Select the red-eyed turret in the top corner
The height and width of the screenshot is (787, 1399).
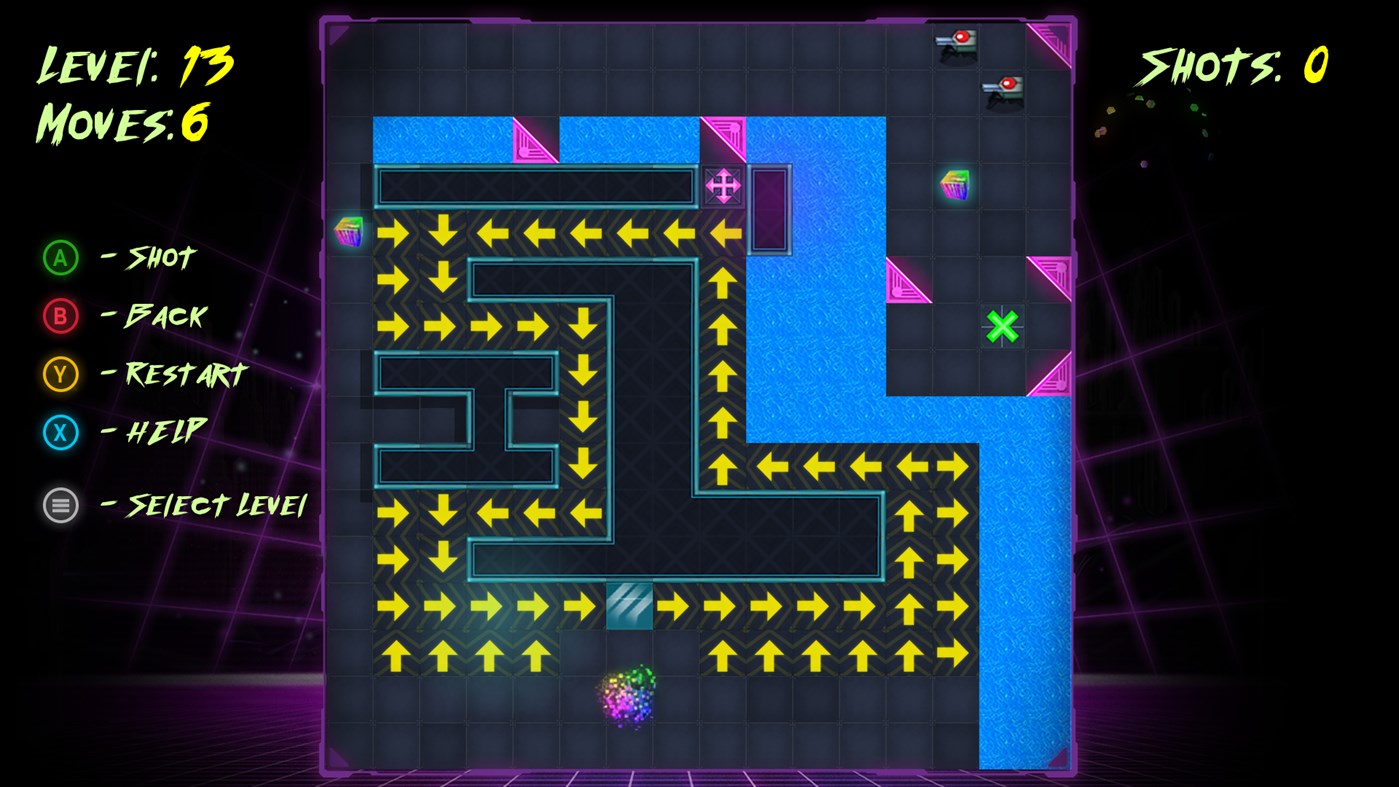(957, 43)
